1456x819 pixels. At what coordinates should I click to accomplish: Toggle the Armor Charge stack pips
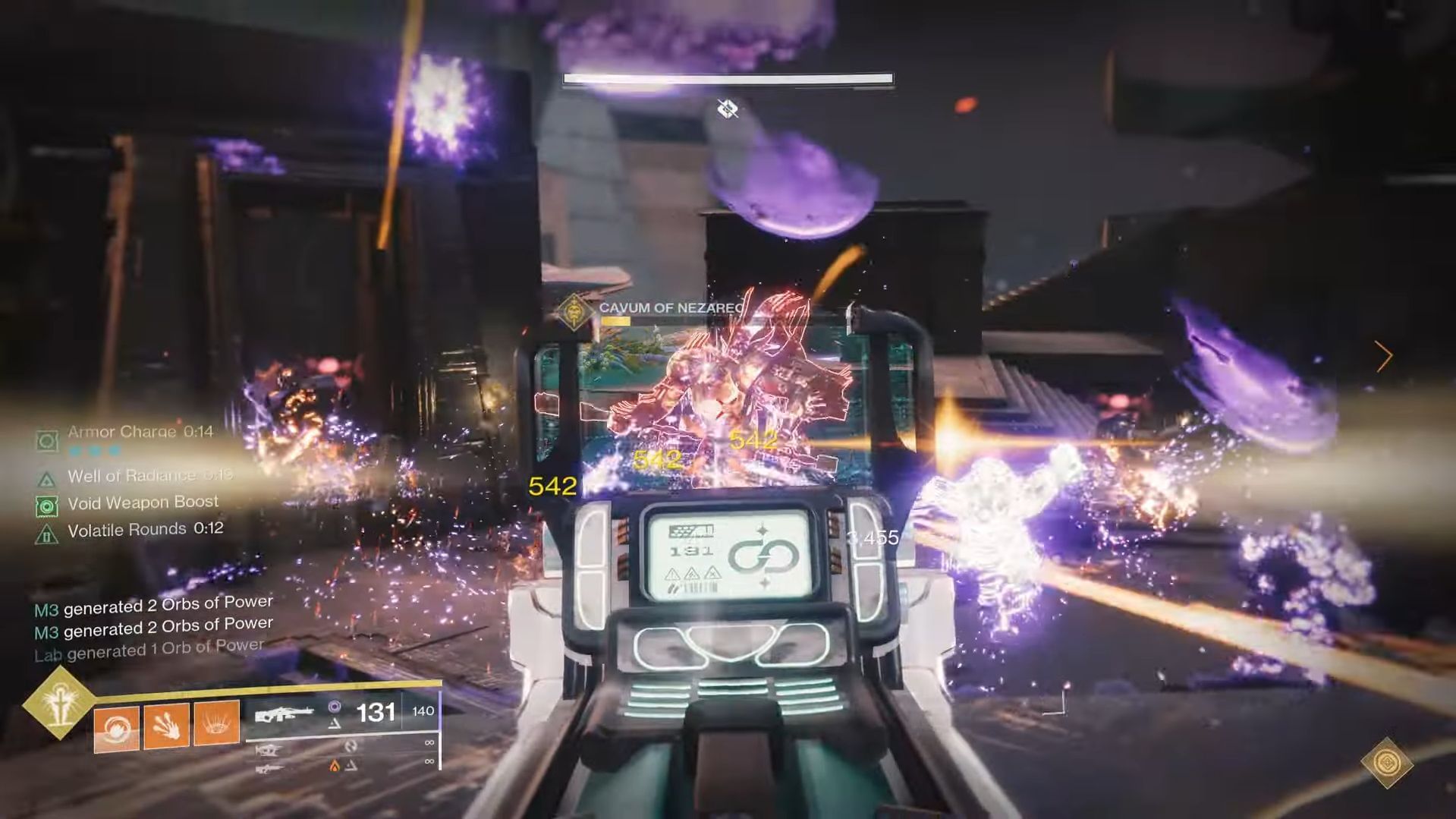coord(95,449)
